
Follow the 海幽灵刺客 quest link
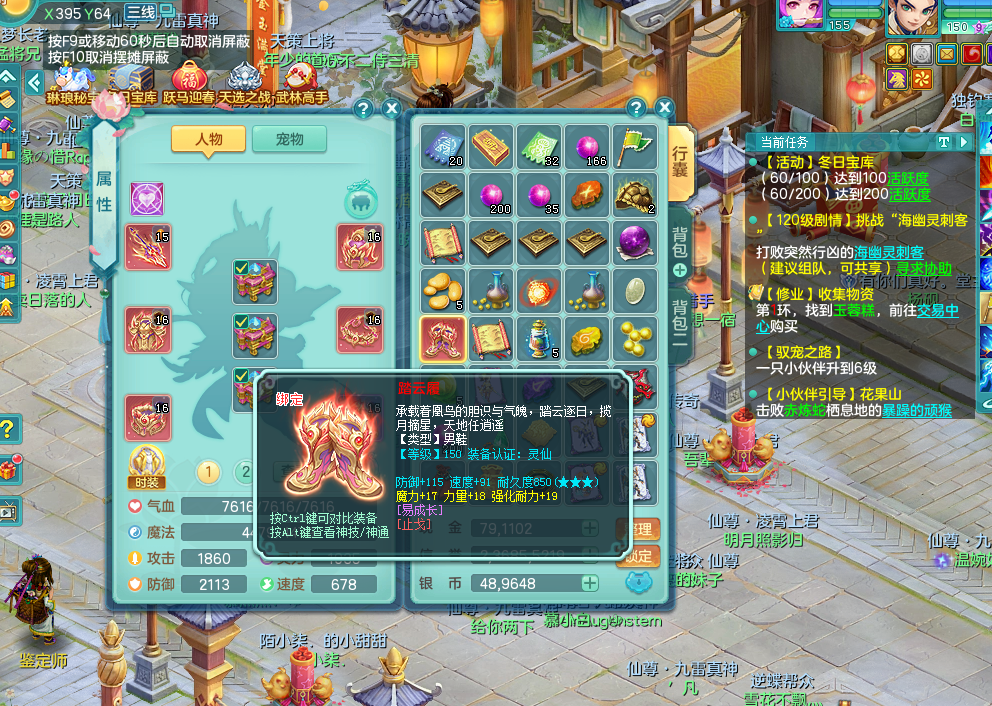point(889,252)
